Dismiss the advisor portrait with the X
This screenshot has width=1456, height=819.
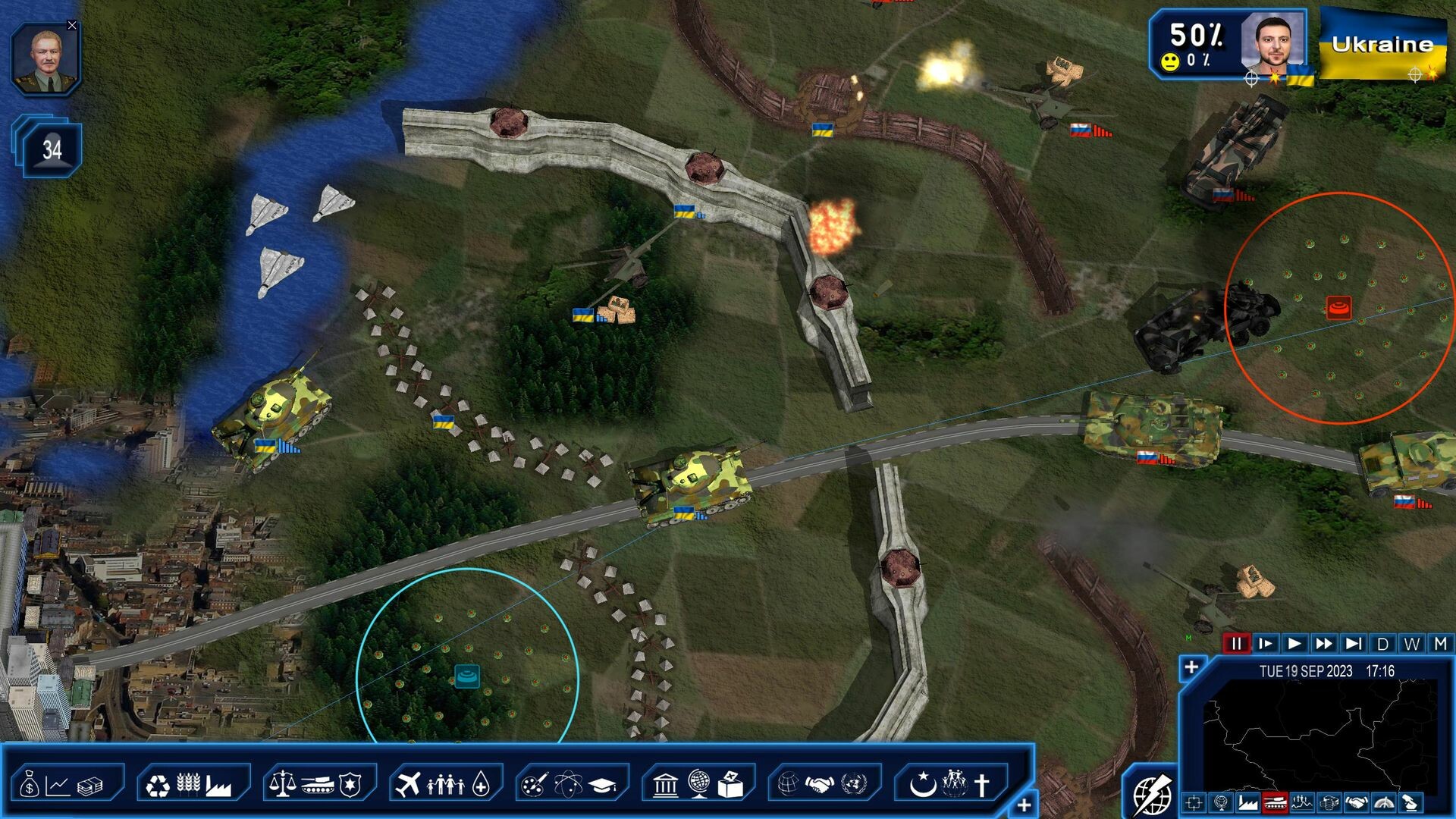coord(72,24)
